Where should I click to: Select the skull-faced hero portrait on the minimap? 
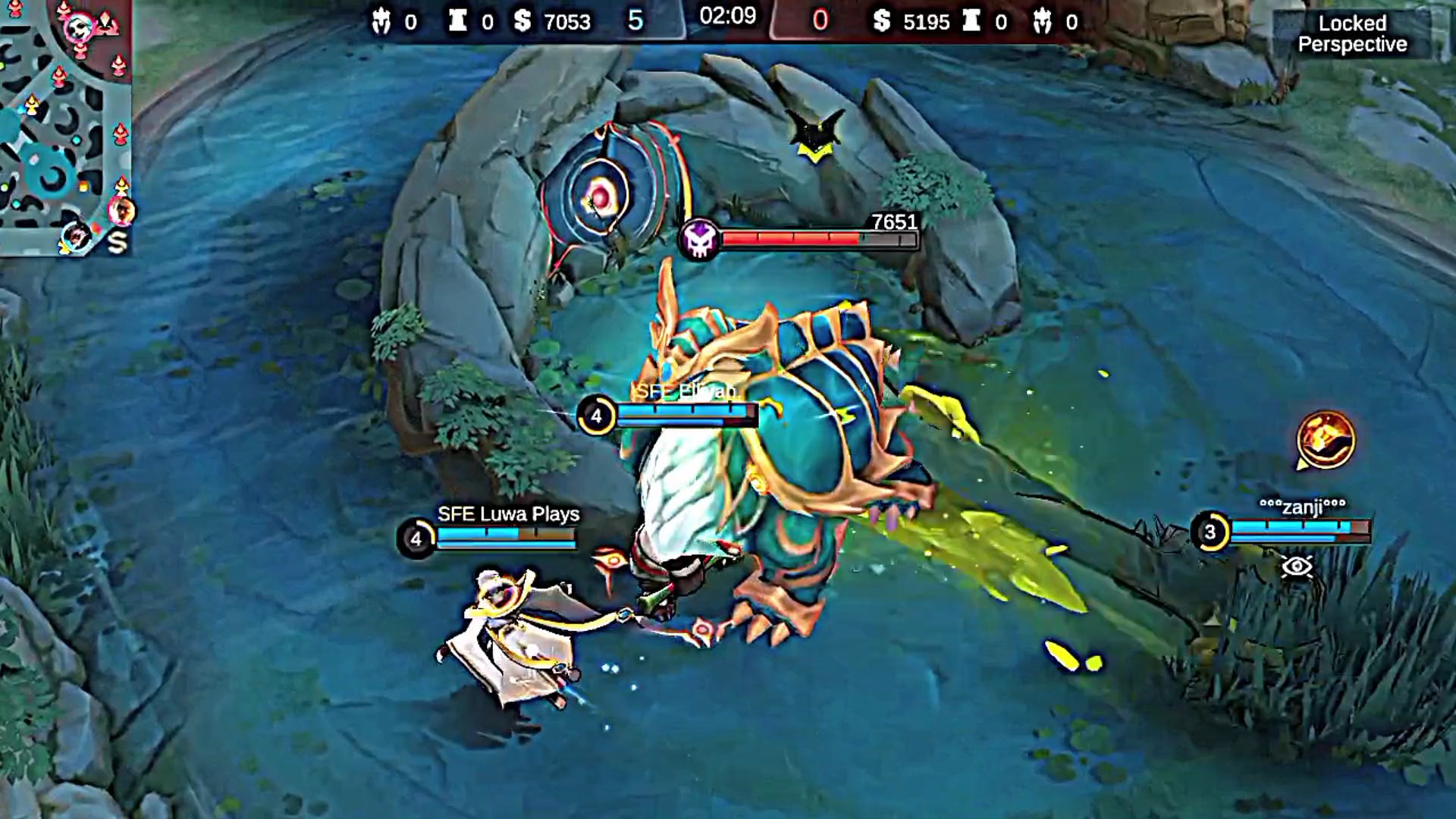[x=80, y=27]
